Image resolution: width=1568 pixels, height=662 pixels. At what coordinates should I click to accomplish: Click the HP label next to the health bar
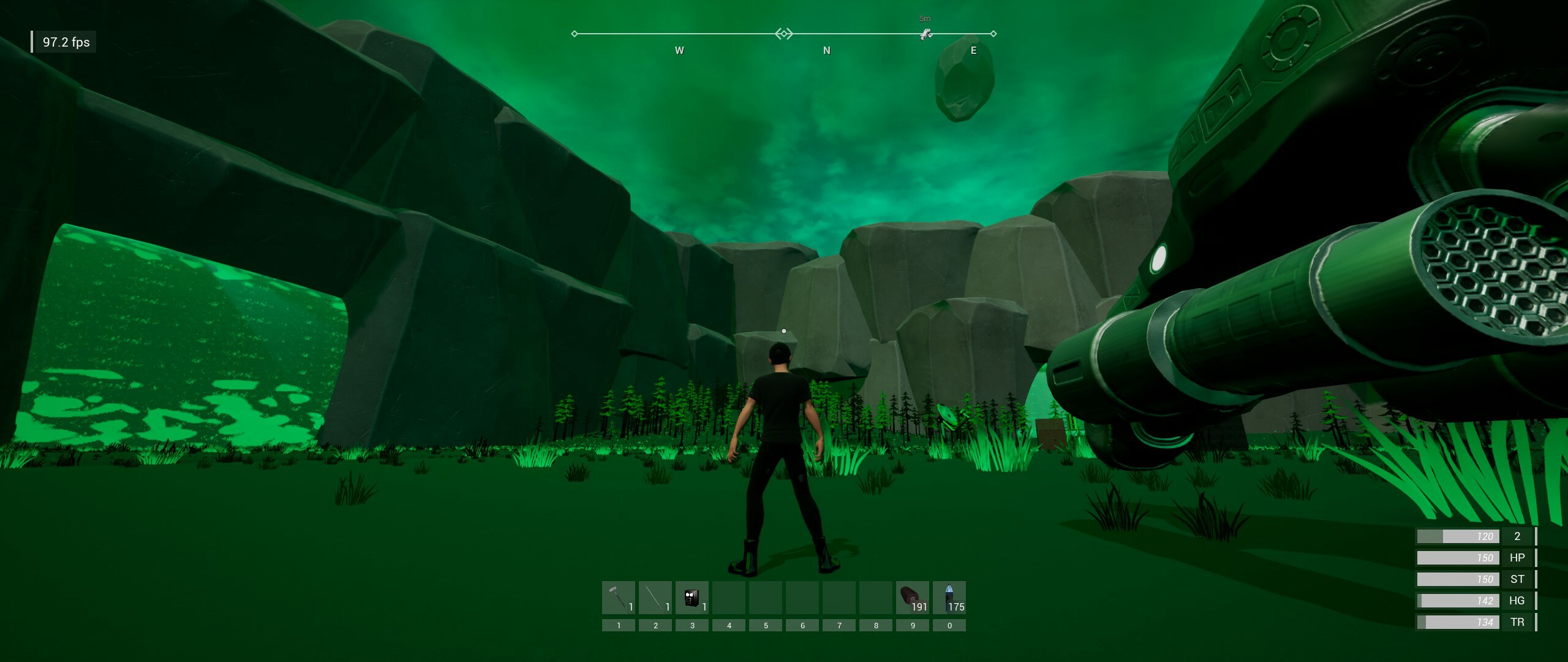(x=1518, y=557)
